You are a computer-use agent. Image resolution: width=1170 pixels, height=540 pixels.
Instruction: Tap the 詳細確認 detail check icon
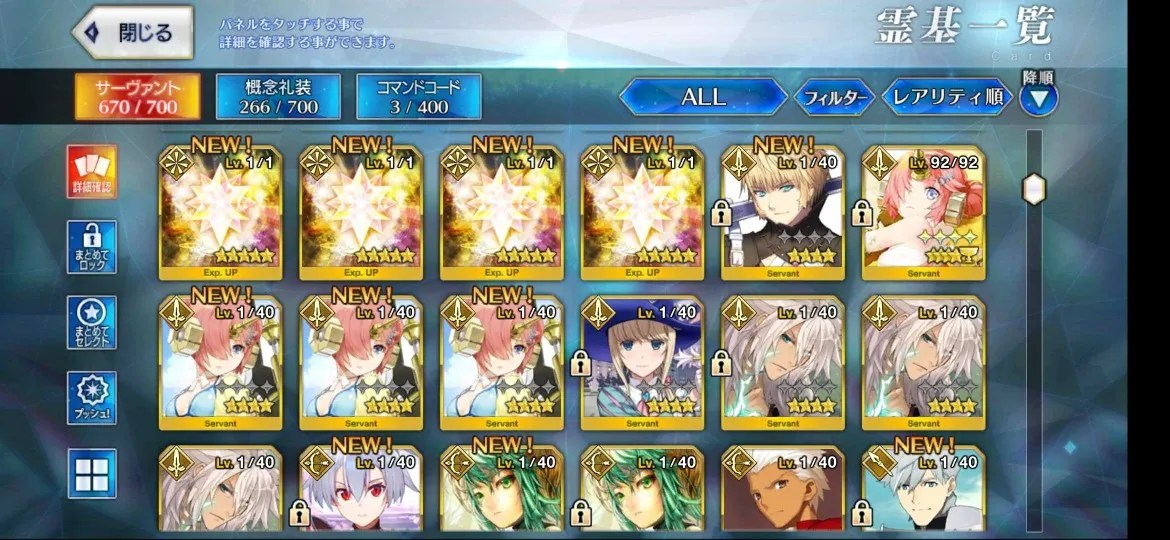[x=92, y=171]
